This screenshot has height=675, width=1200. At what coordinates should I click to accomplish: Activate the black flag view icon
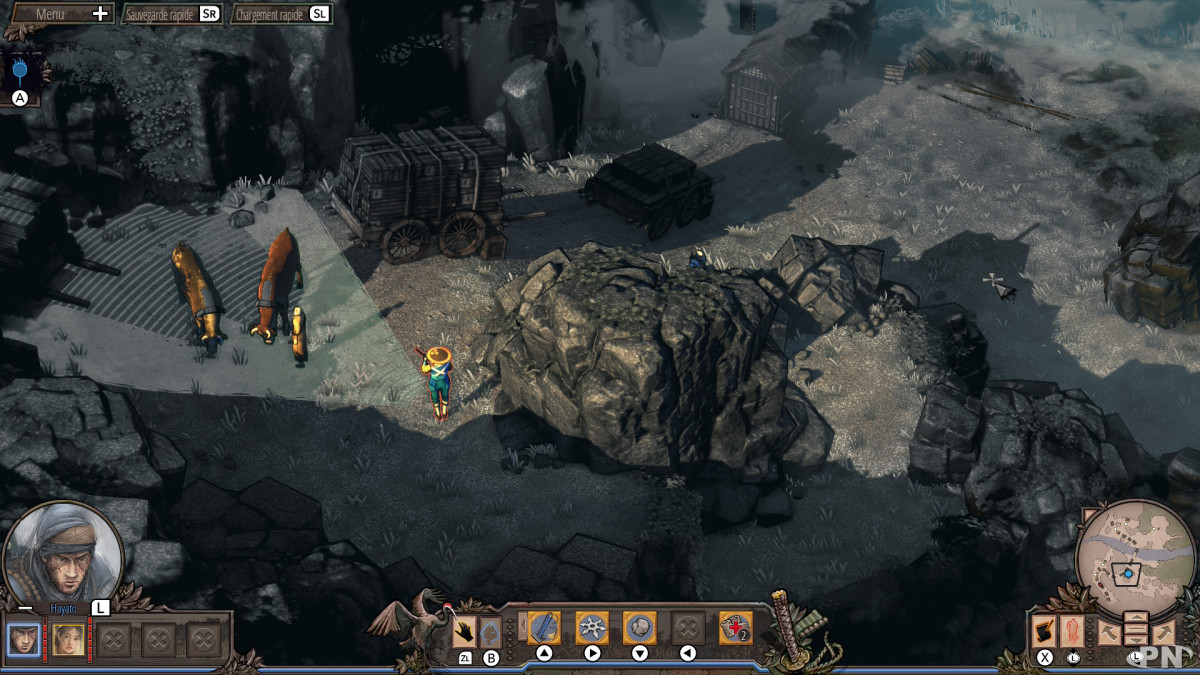point(1045,631)
